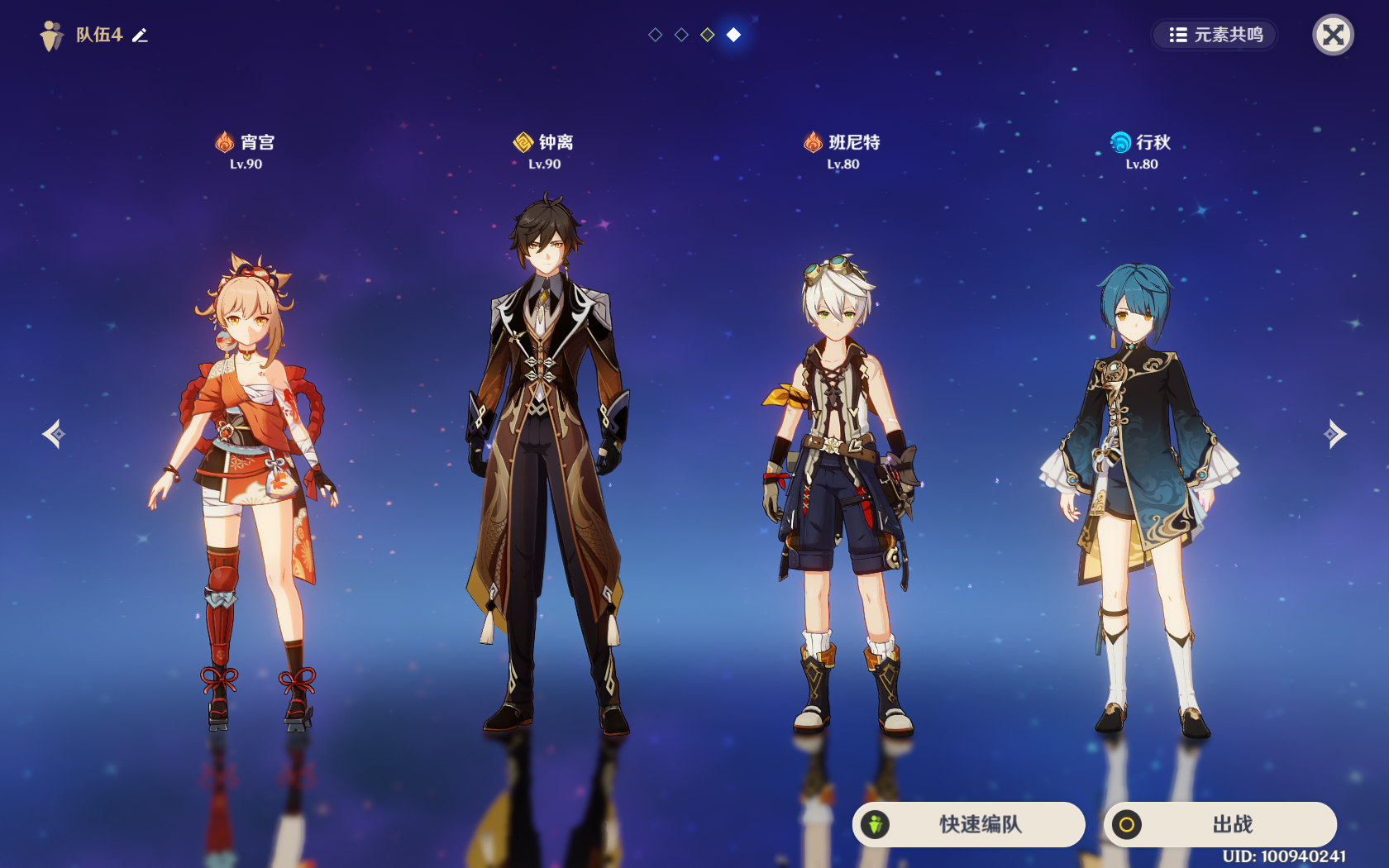
Task: Edit the 队伍4 team name with pencil icon
Action: pos(141,35)
